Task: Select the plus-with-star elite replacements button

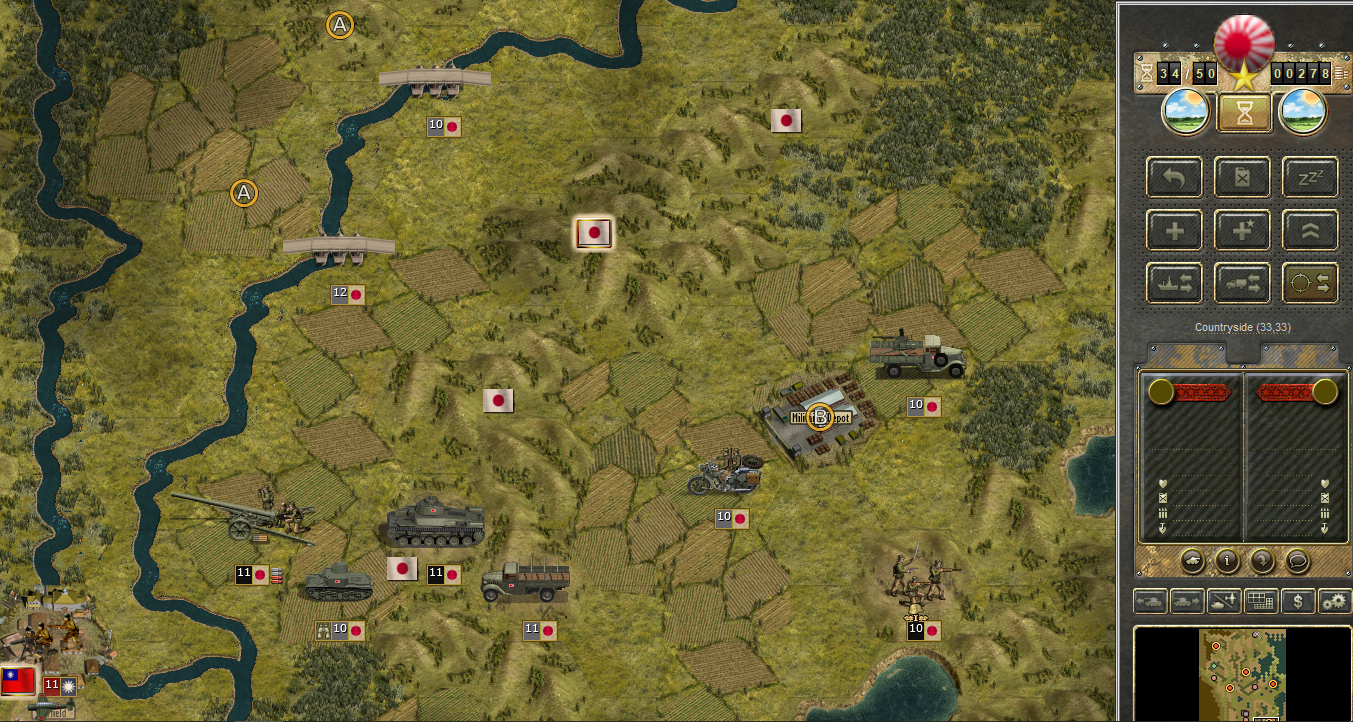Action: (x=1243, y=231)
